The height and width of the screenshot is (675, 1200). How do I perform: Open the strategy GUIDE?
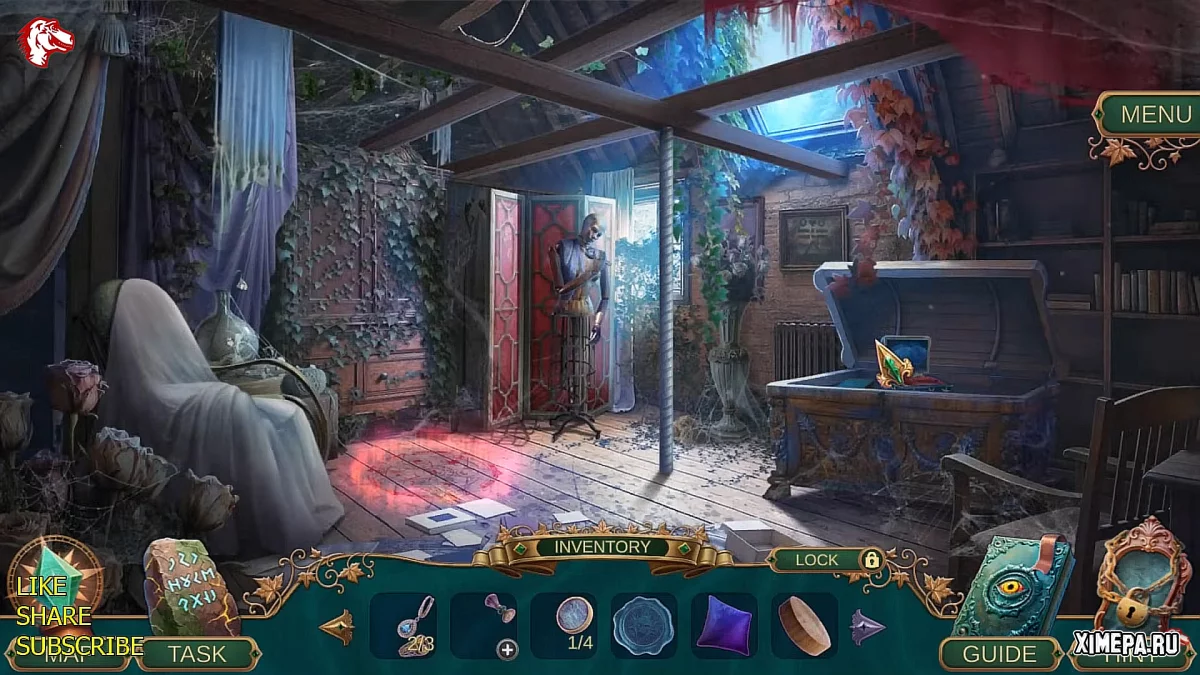click(999, 654)
